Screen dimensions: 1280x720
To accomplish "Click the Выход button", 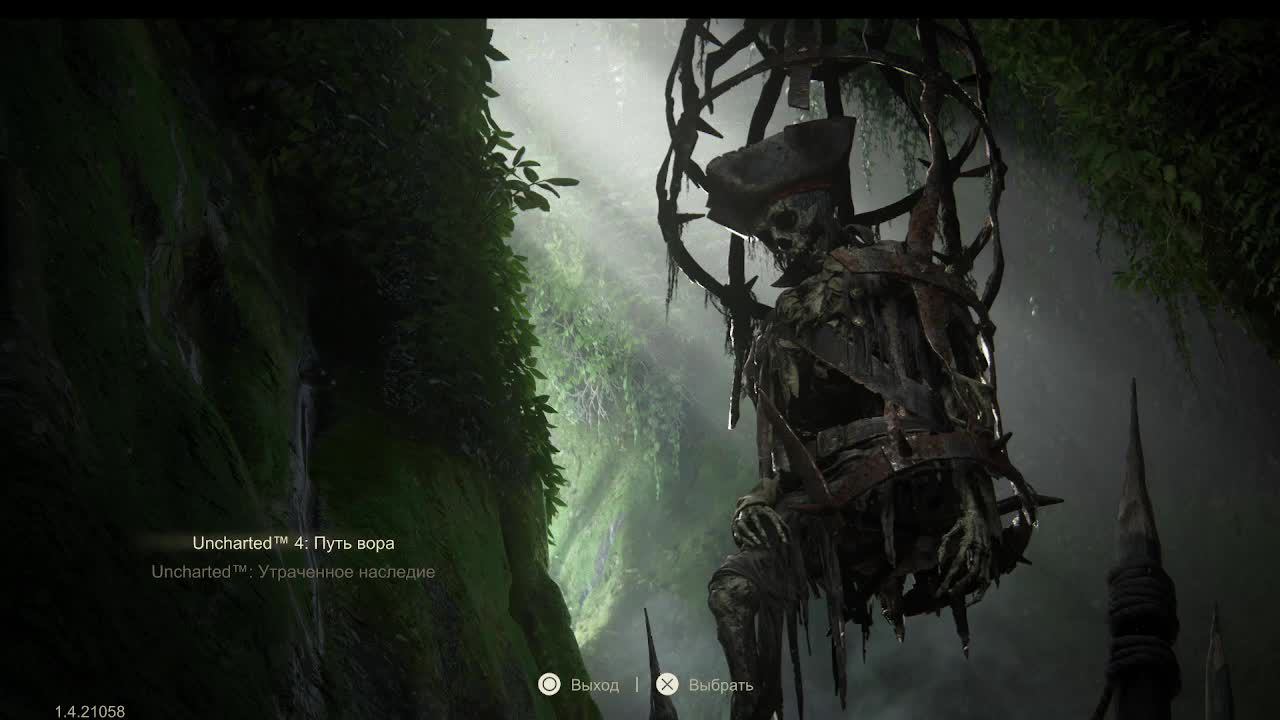I will tap(594, 685).
